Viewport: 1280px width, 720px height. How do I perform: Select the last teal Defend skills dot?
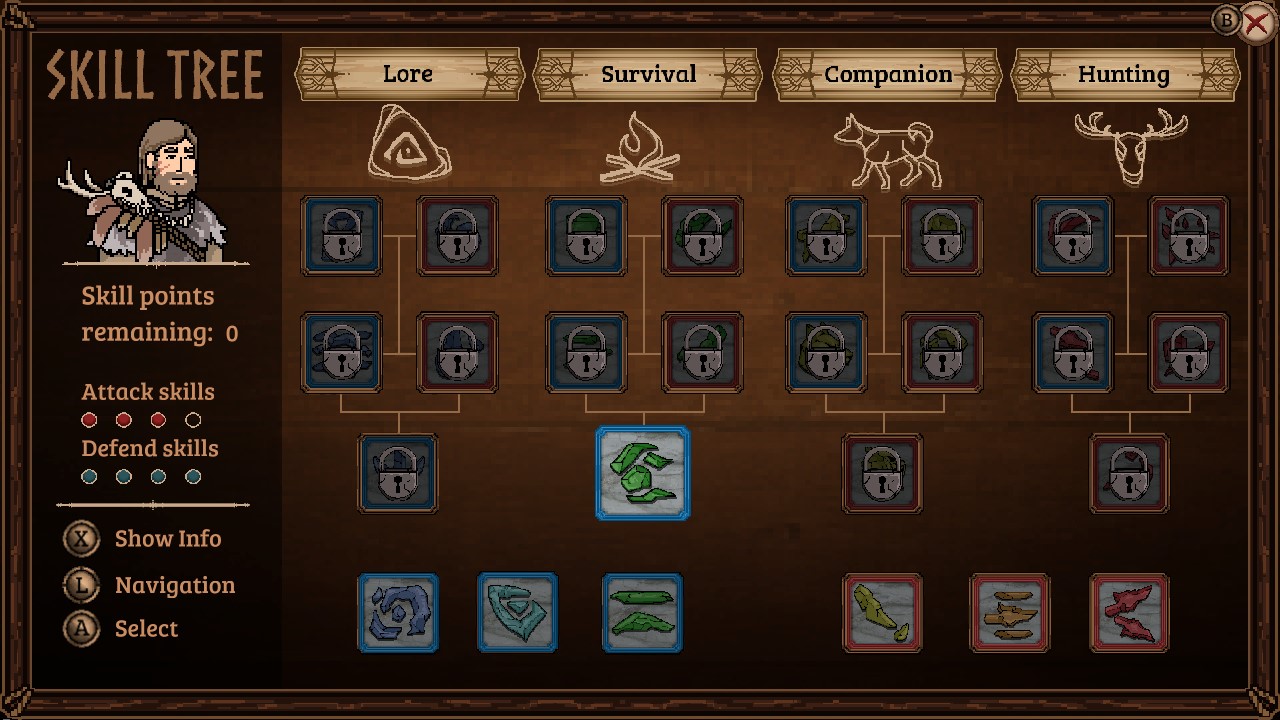[193, 477]
